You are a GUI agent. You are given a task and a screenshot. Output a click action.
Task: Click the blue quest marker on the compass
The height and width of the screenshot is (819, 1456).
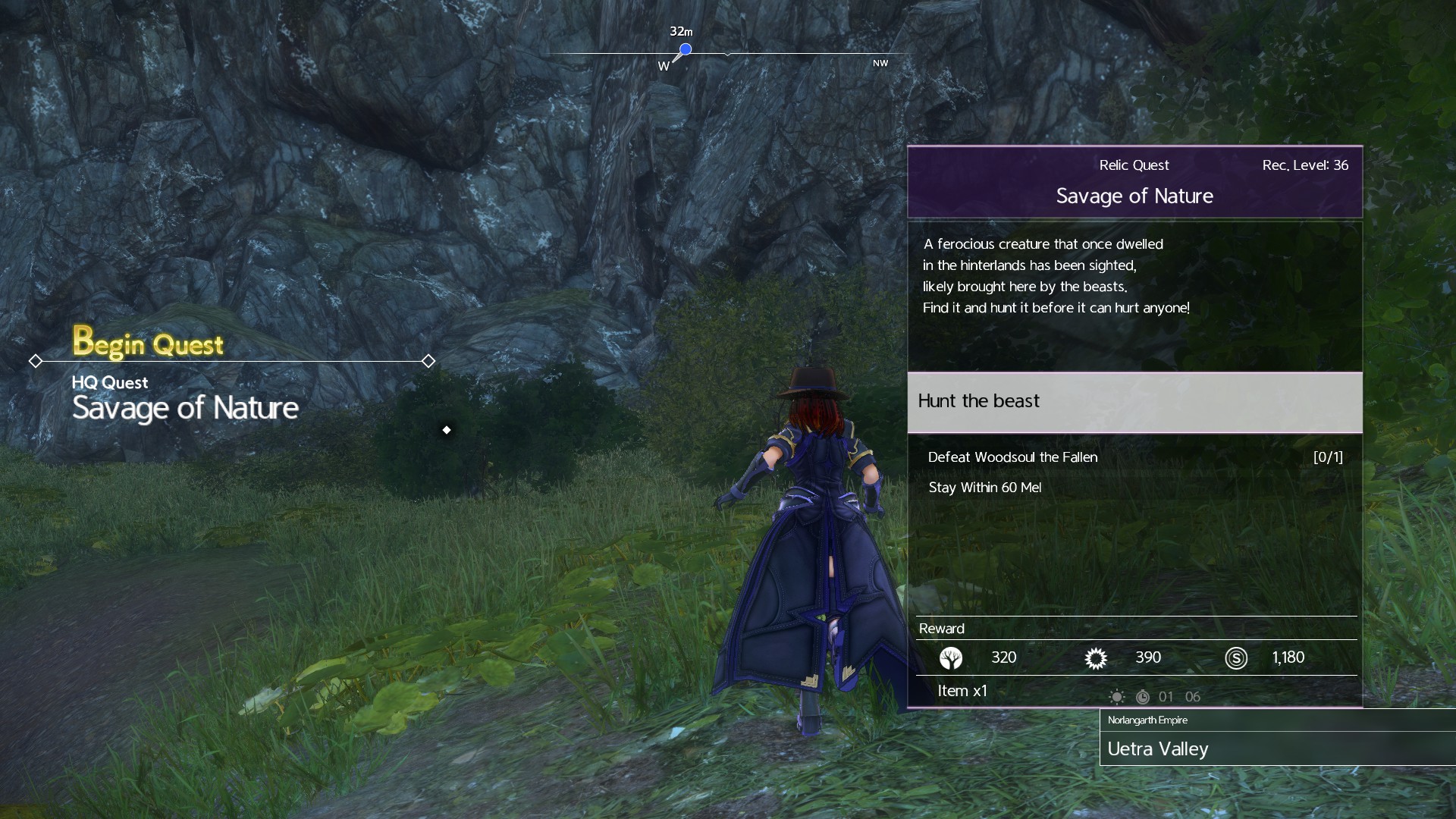(x=685, y=50)
